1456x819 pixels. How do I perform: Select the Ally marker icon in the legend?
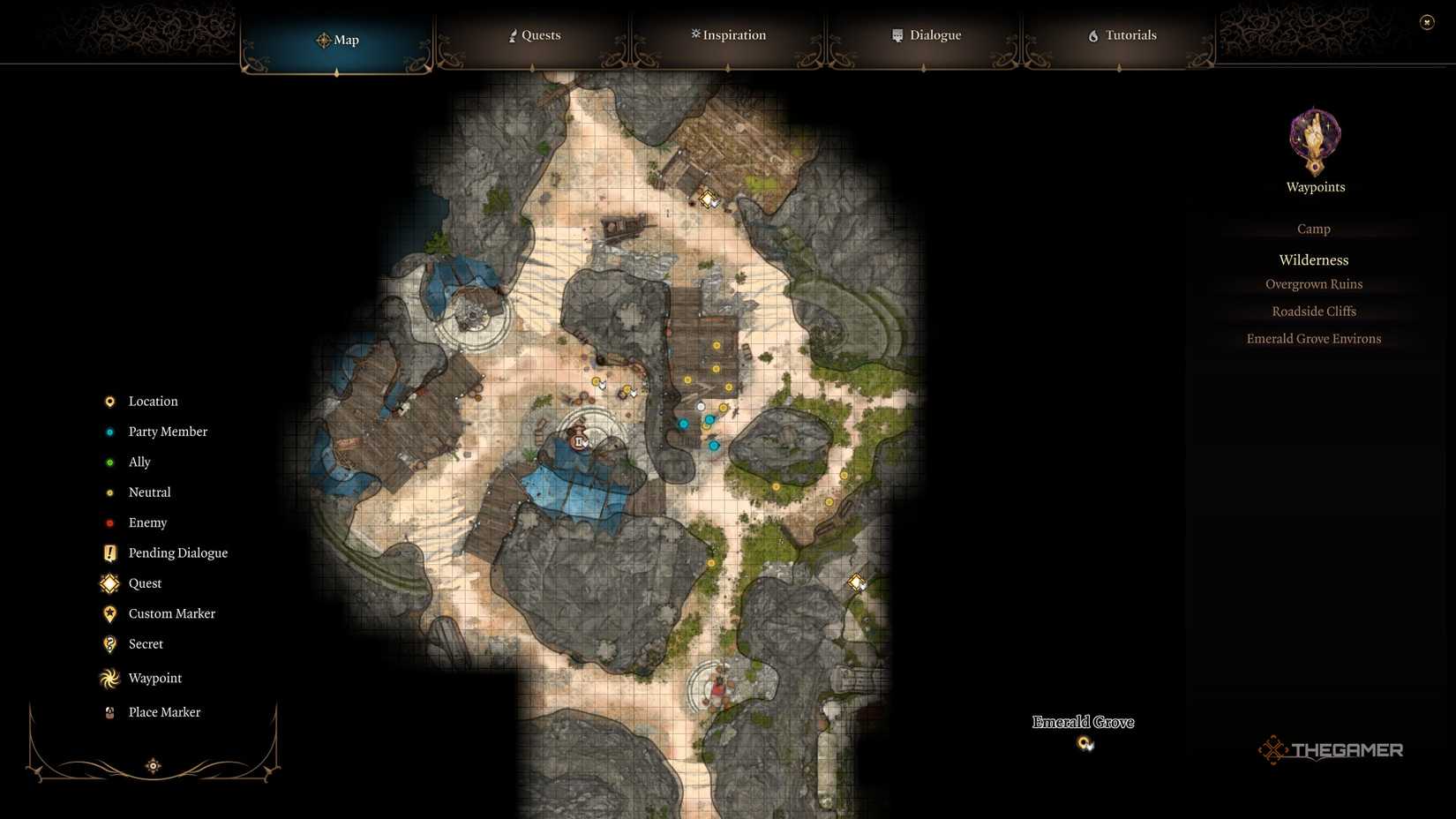(x=109, y=462)
